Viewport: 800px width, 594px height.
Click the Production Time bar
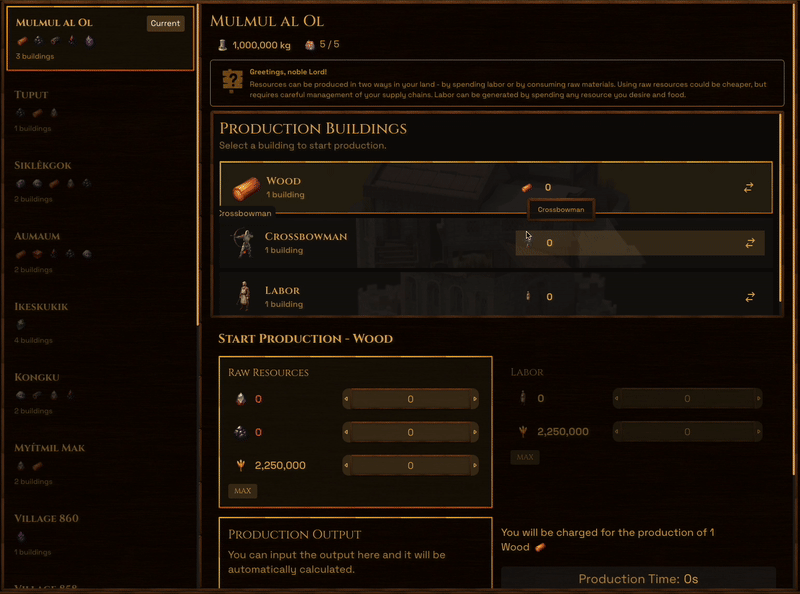coord(638,579)
